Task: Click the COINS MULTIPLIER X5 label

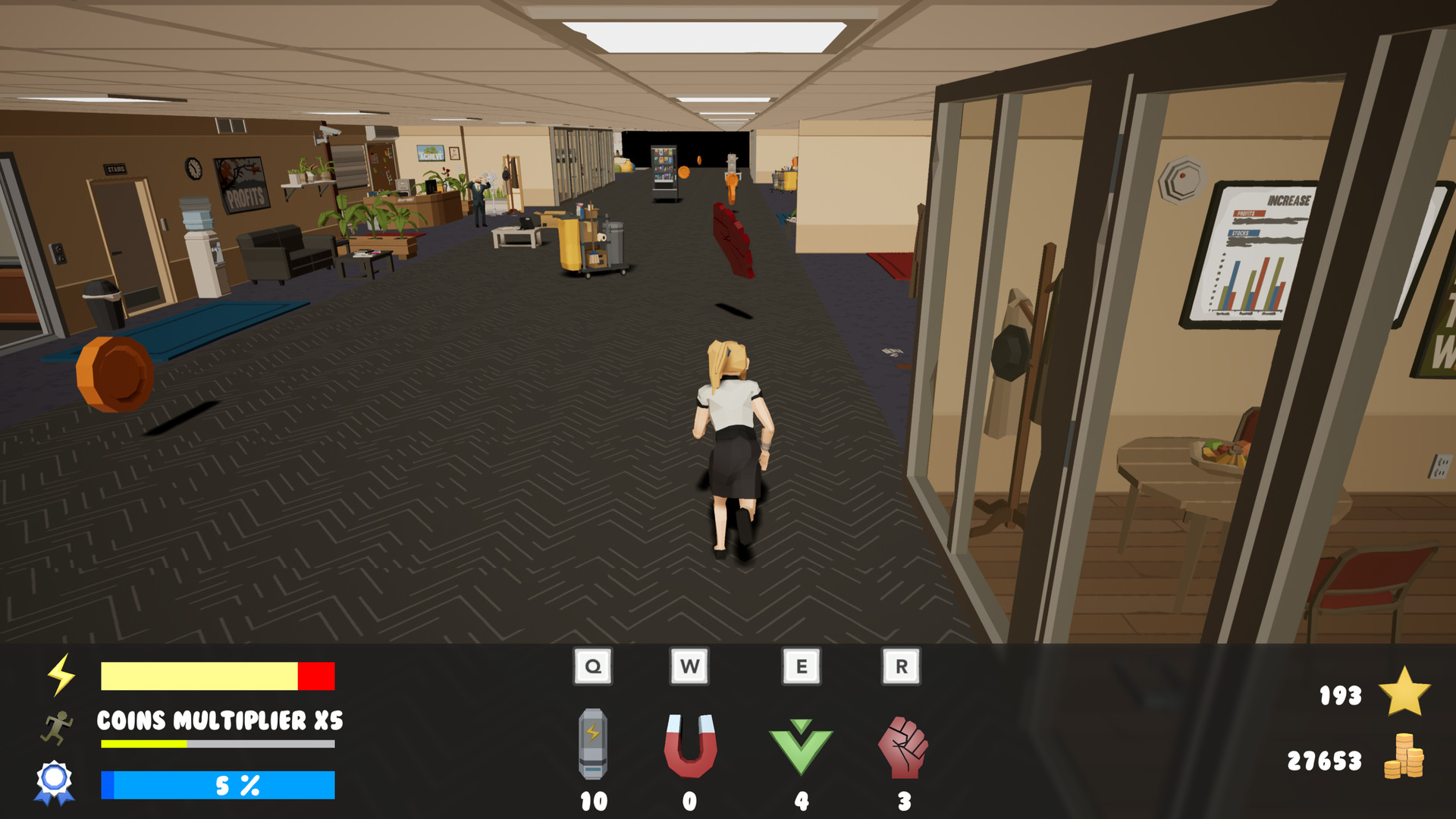Action: (x=219, y=721)
